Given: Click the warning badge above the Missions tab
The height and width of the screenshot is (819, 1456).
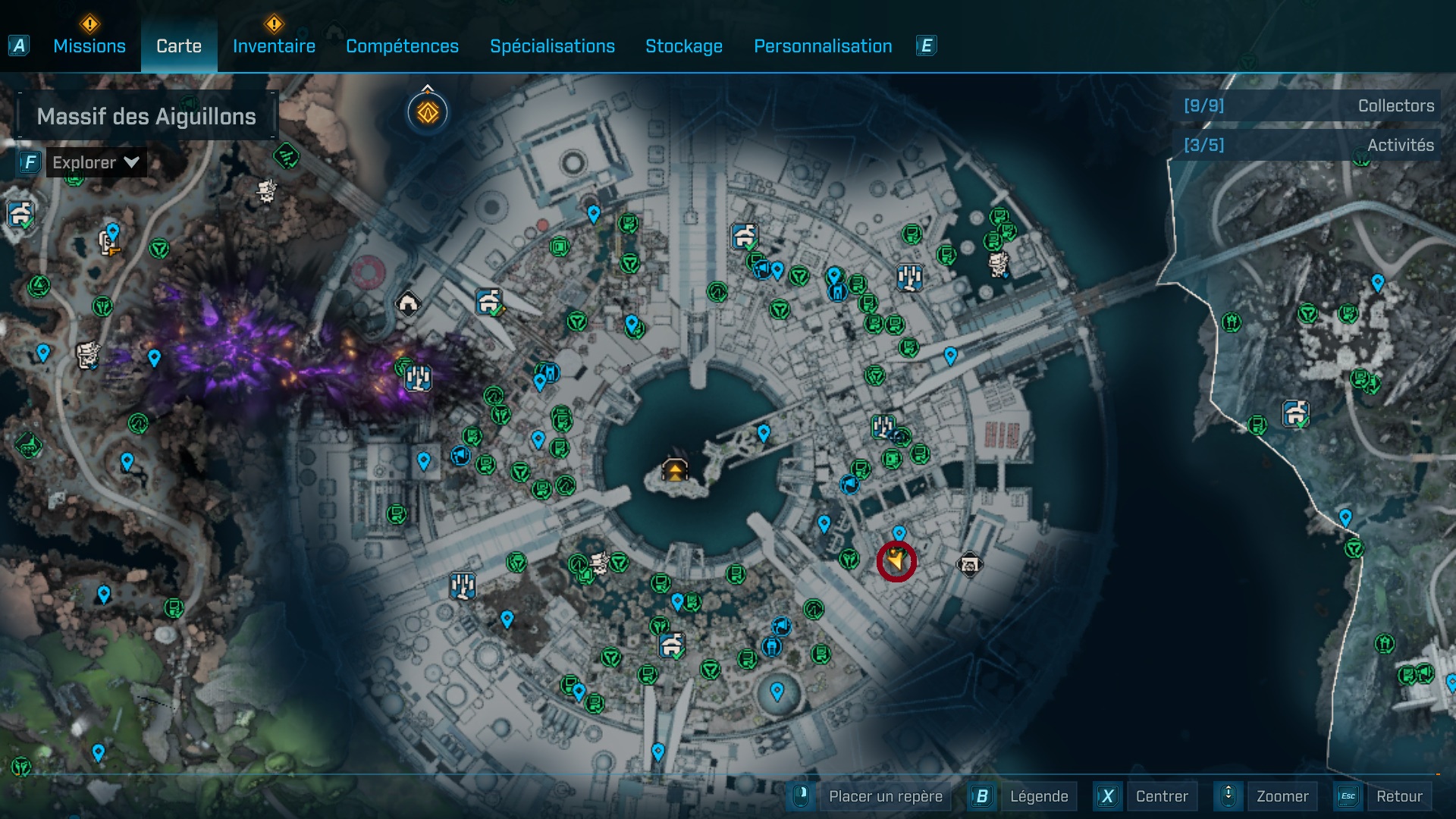Looking at the screenshot, I should pos(89,24).
